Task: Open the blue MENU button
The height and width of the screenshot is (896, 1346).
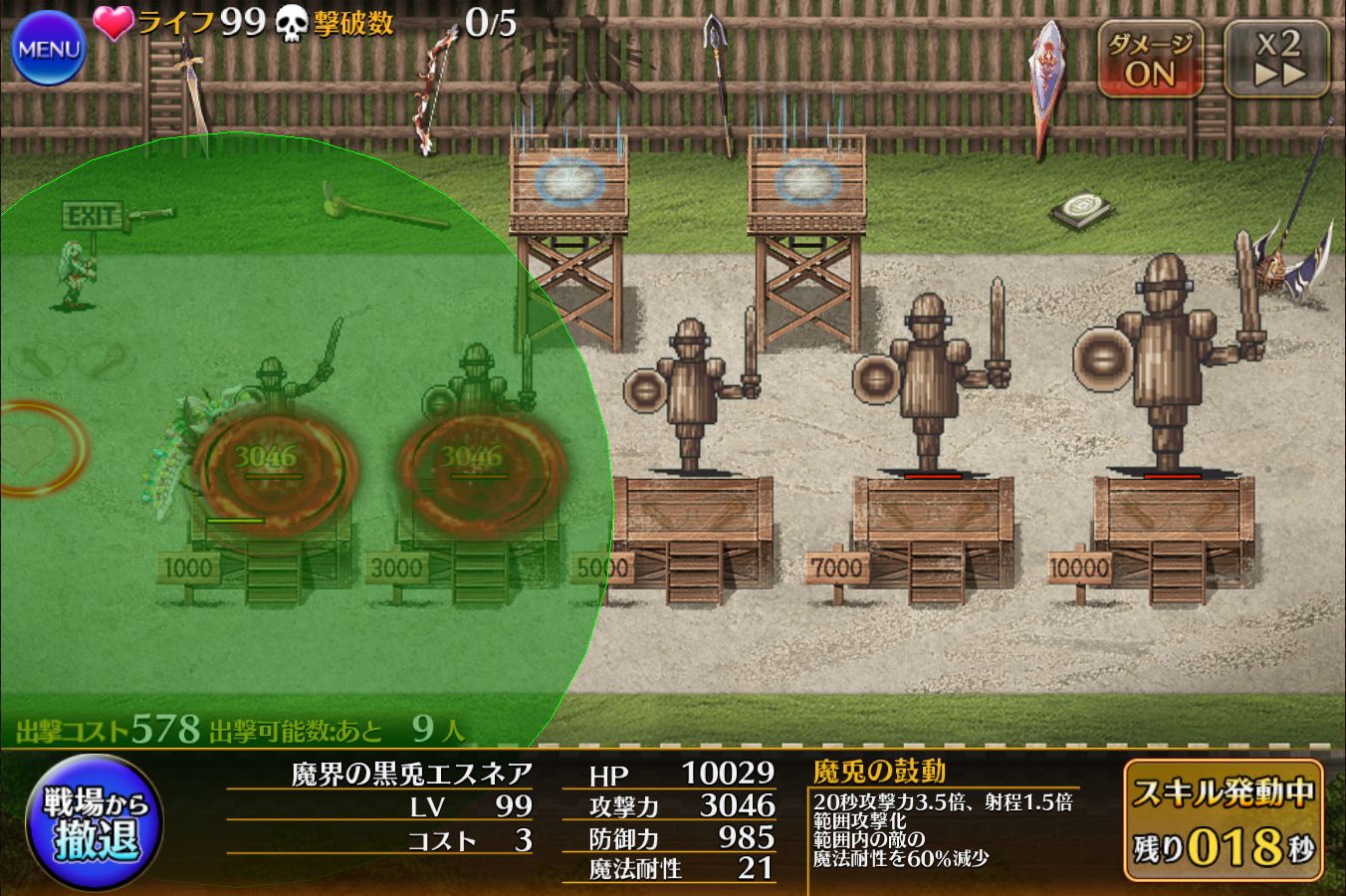Action: coord(48,49)
